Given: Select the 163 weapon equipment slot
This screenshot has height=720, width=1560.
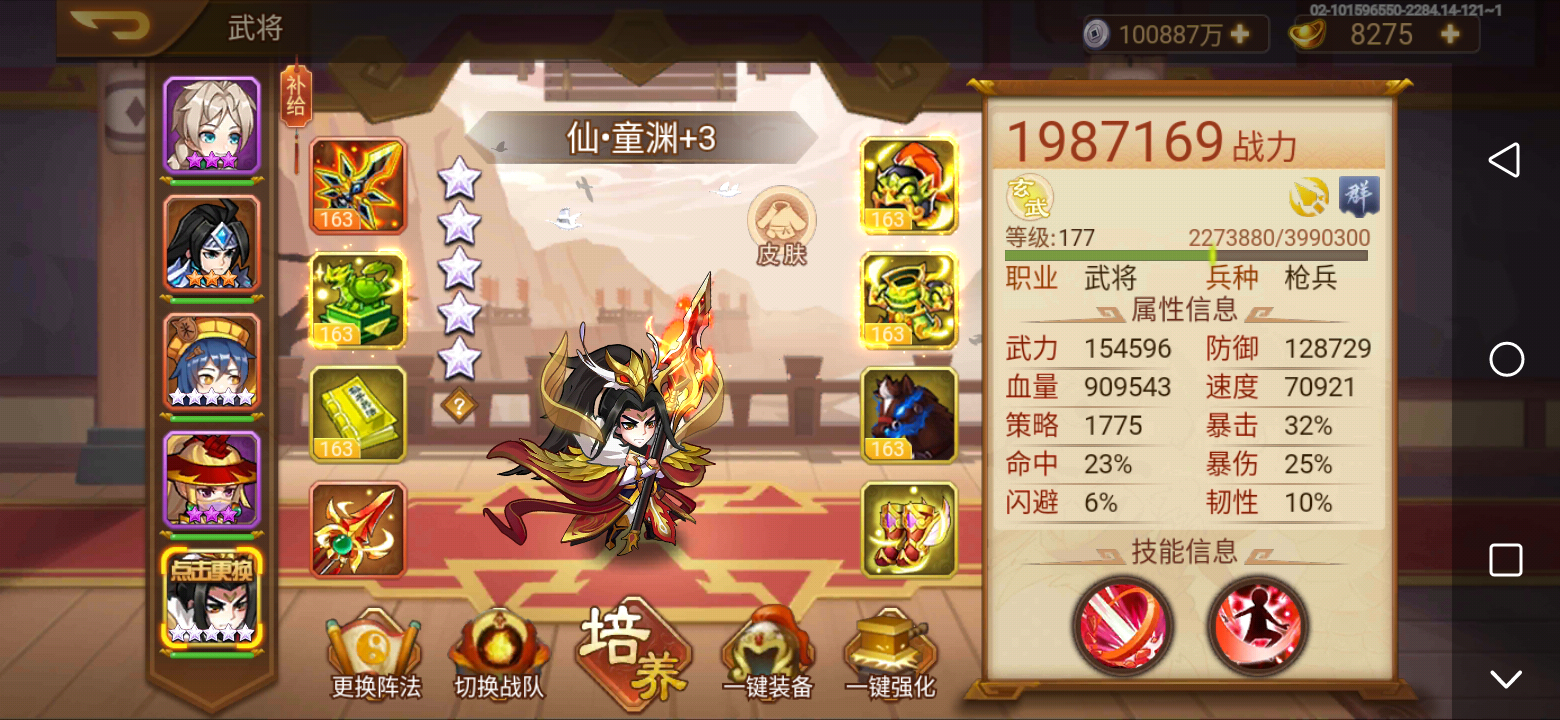Looking at the screenshot, I should (x=357, y=185).
